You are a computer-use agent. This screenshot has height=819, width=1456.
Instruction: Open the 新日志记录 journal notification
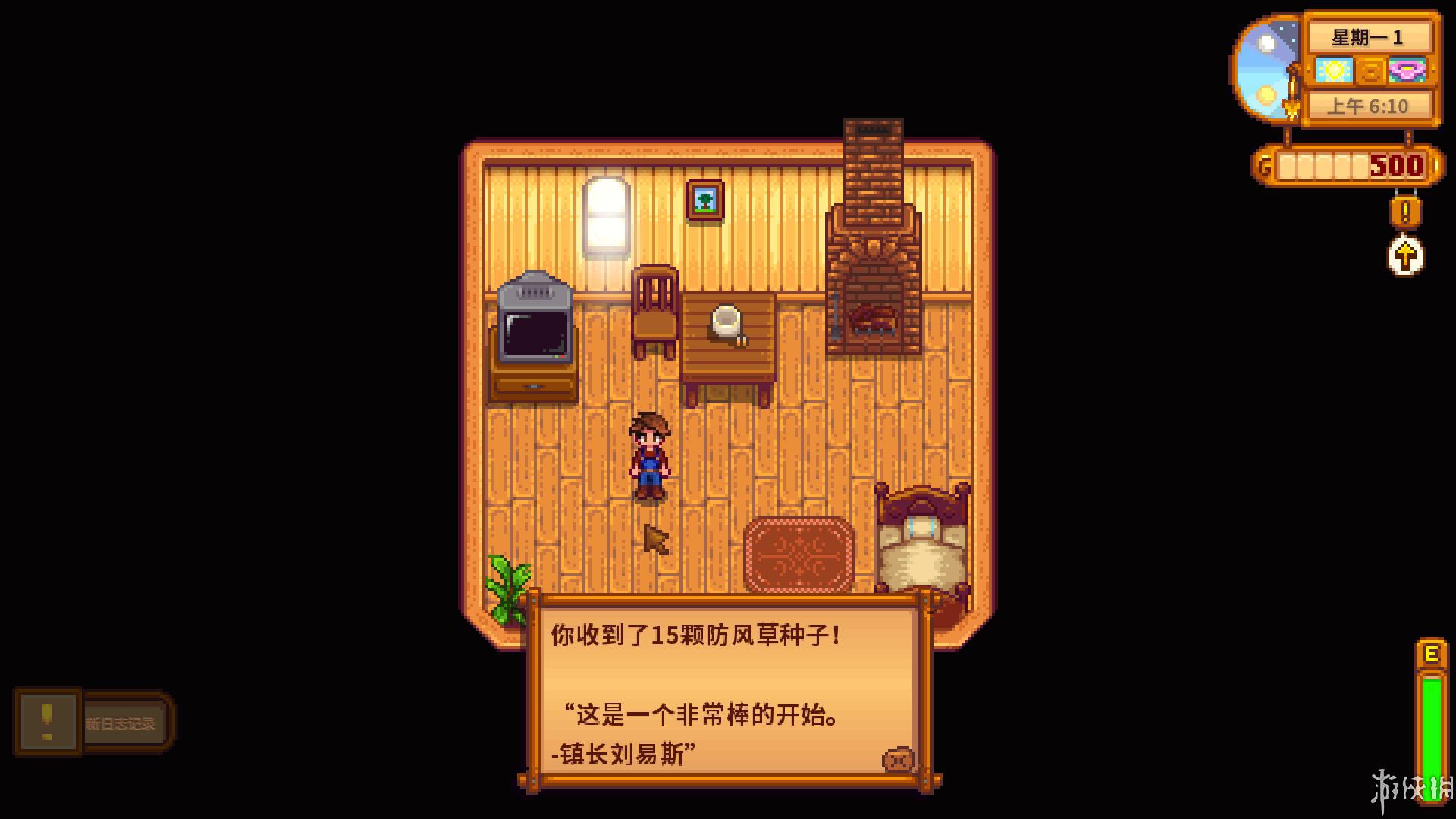tap(121, 722)
